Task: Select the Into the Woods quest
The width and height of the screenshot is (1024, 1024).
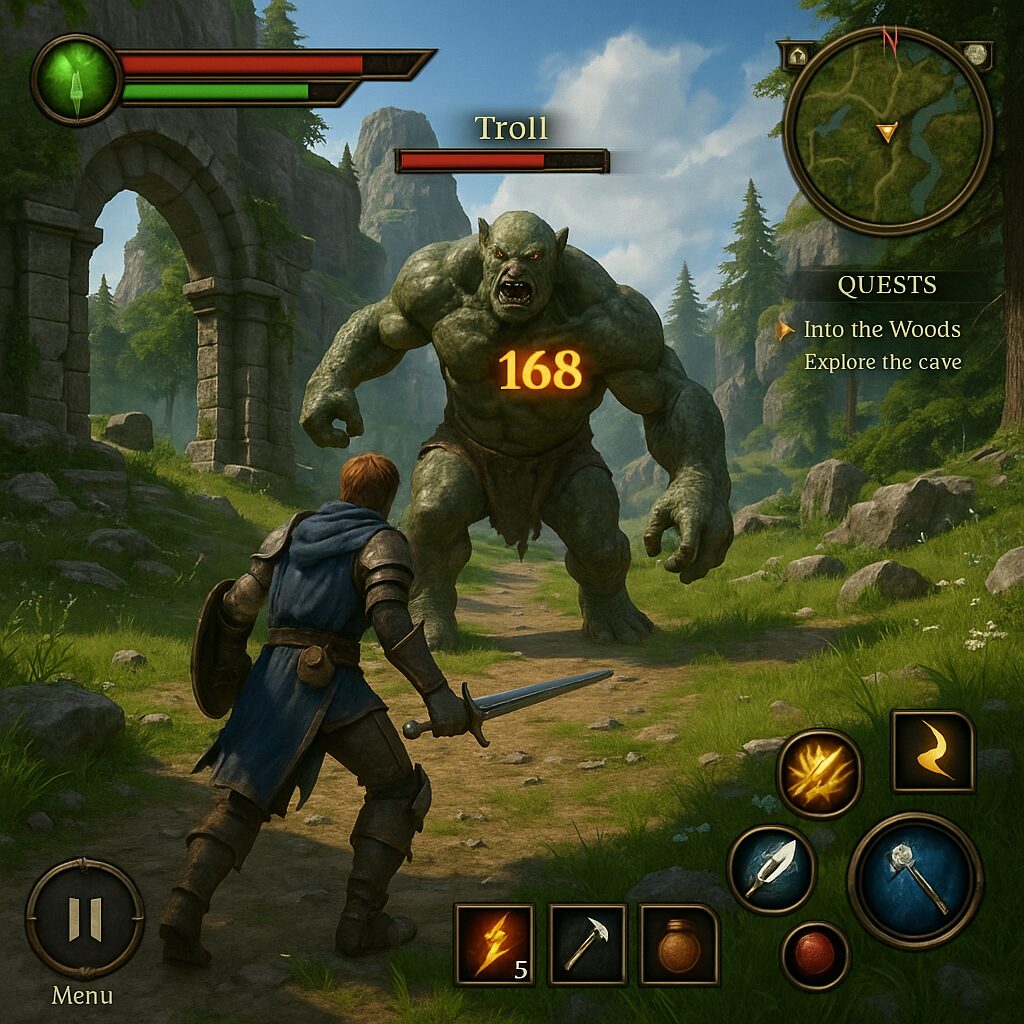Action: (x=881, y=329)
